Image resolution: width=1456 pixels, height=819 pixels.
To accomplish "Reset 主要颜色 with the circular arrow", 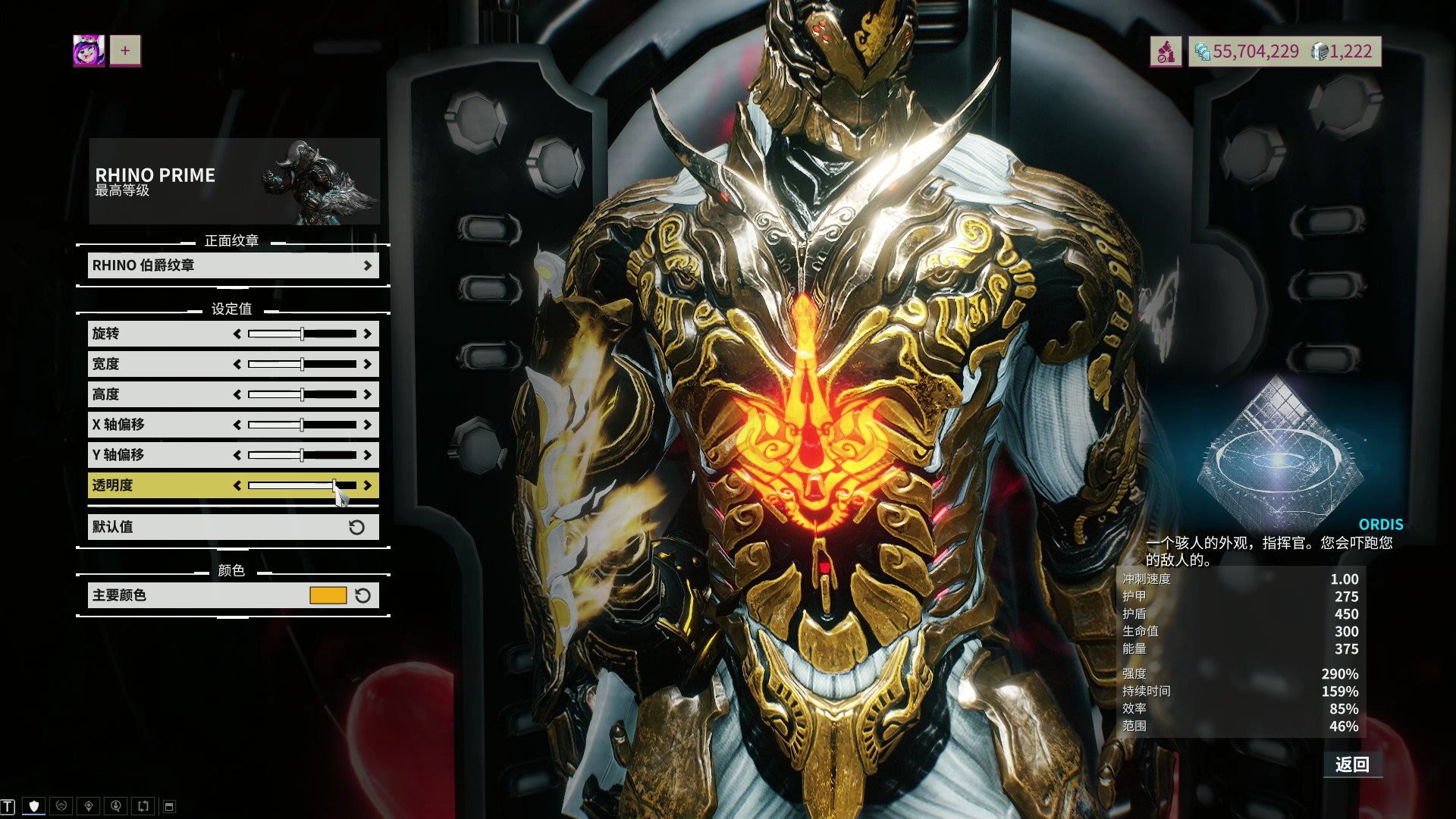I will pos(363,595).
